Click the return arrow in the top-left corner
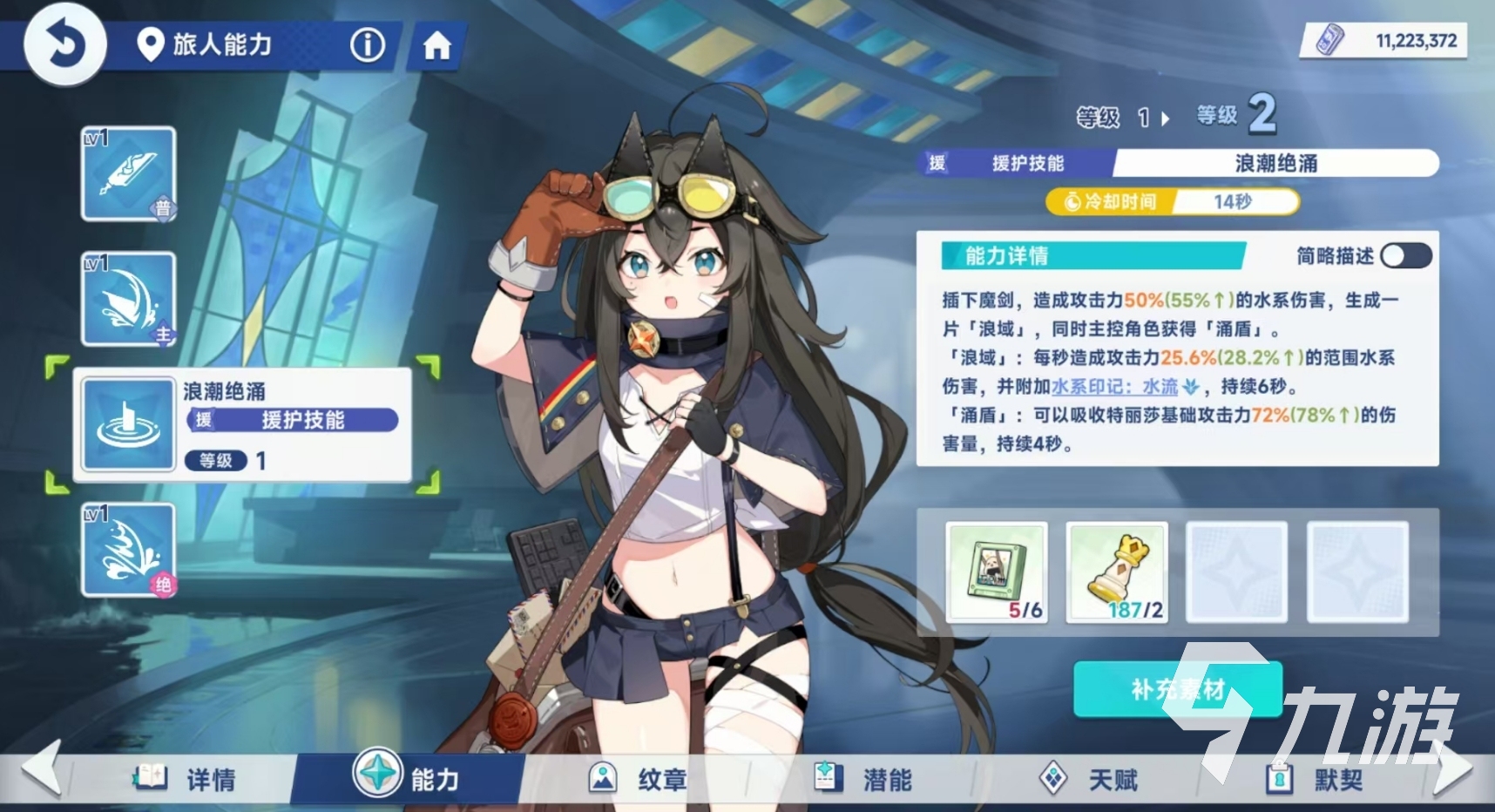The width and height of the screenshot is (1495, 812). (x=64, y=44)
